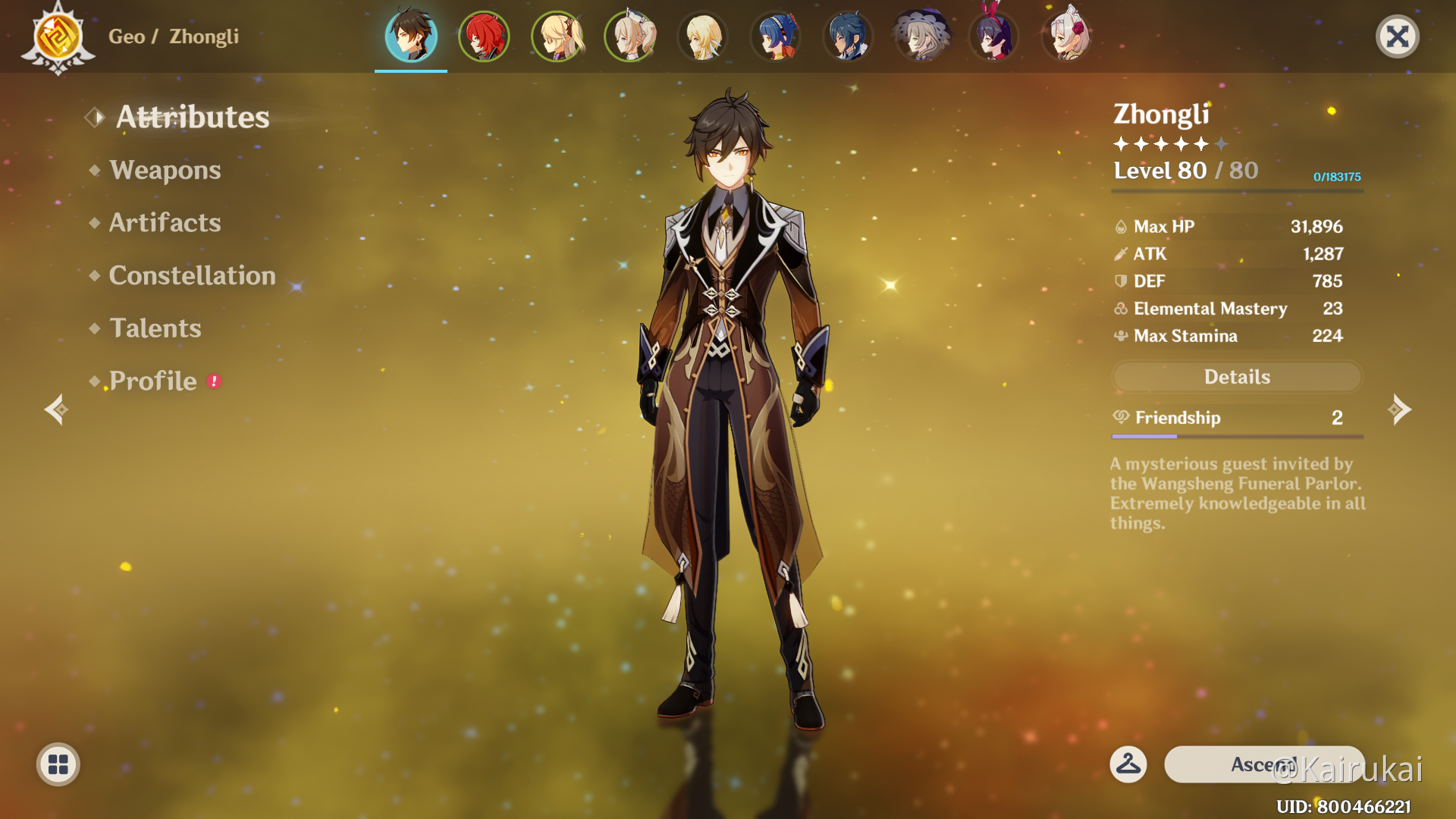Choose Amber's portrait with red bunny ribbon
The image size is (1456, 819).
pos(993,36)
